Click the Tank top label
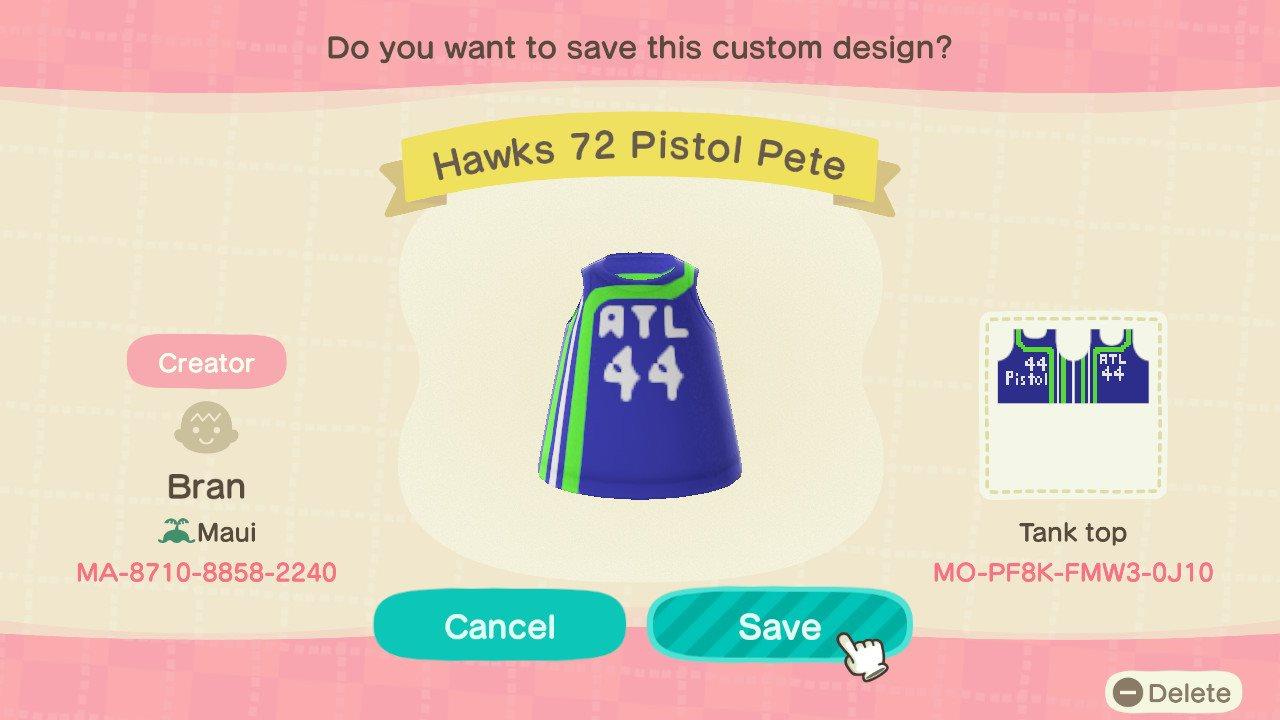The image size is (1280, 720). pyautogui.click(x=1073, y=533)
